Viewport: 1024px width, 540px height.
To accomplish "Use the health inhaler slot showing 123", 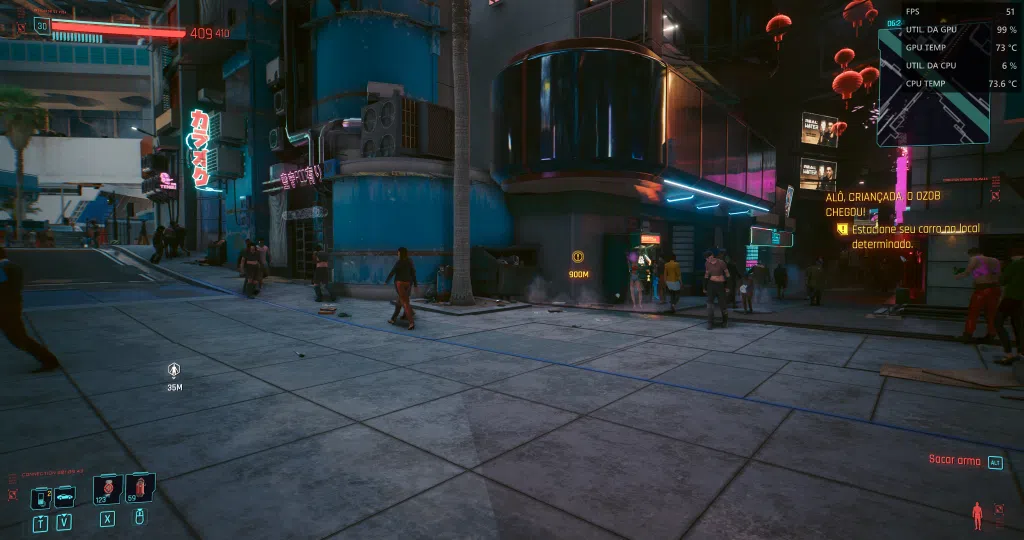I will [107, 489].
